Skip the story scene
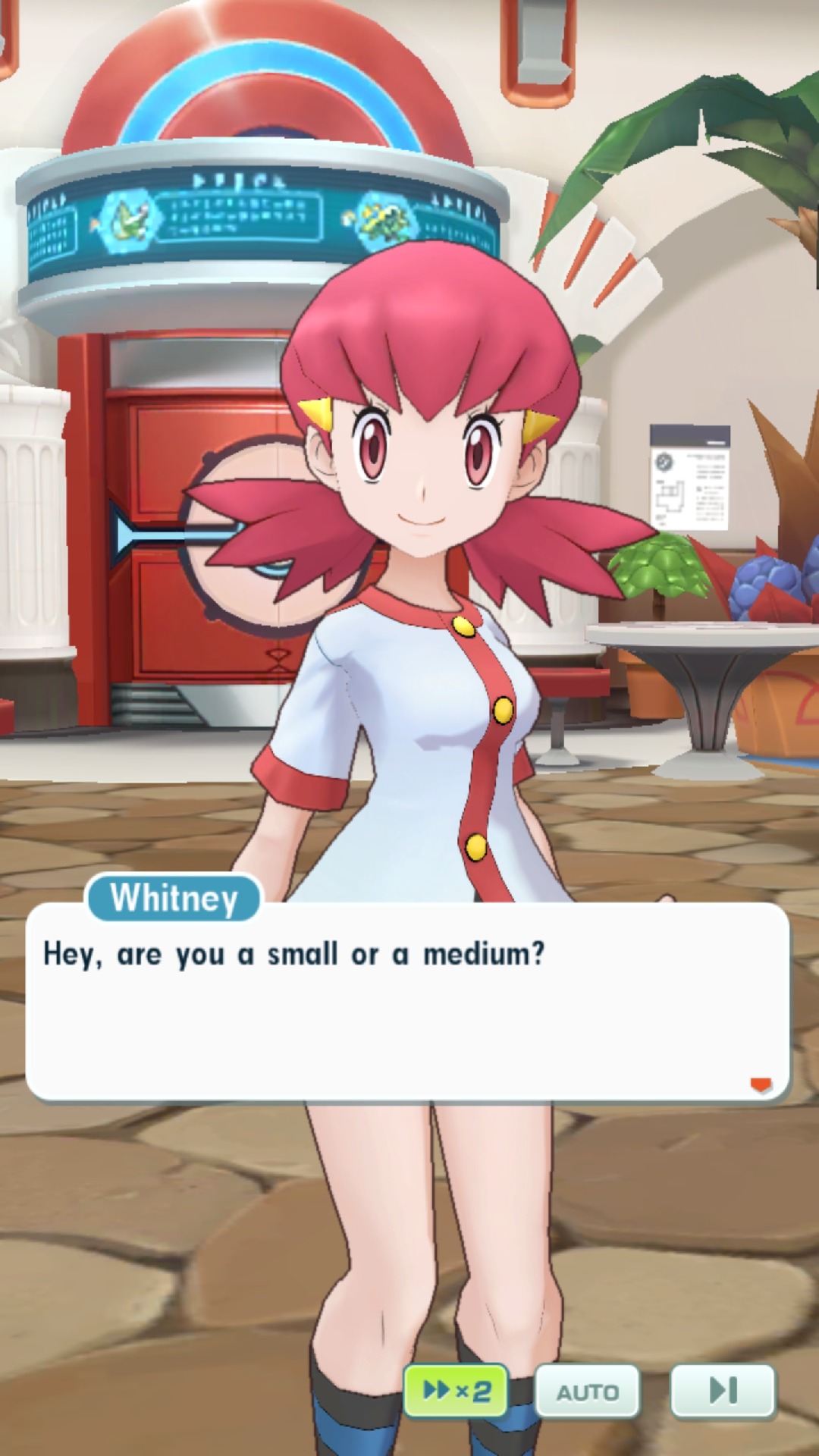Image resolution: width=819 pixels, height=1456 pixels. (723, 1390)
